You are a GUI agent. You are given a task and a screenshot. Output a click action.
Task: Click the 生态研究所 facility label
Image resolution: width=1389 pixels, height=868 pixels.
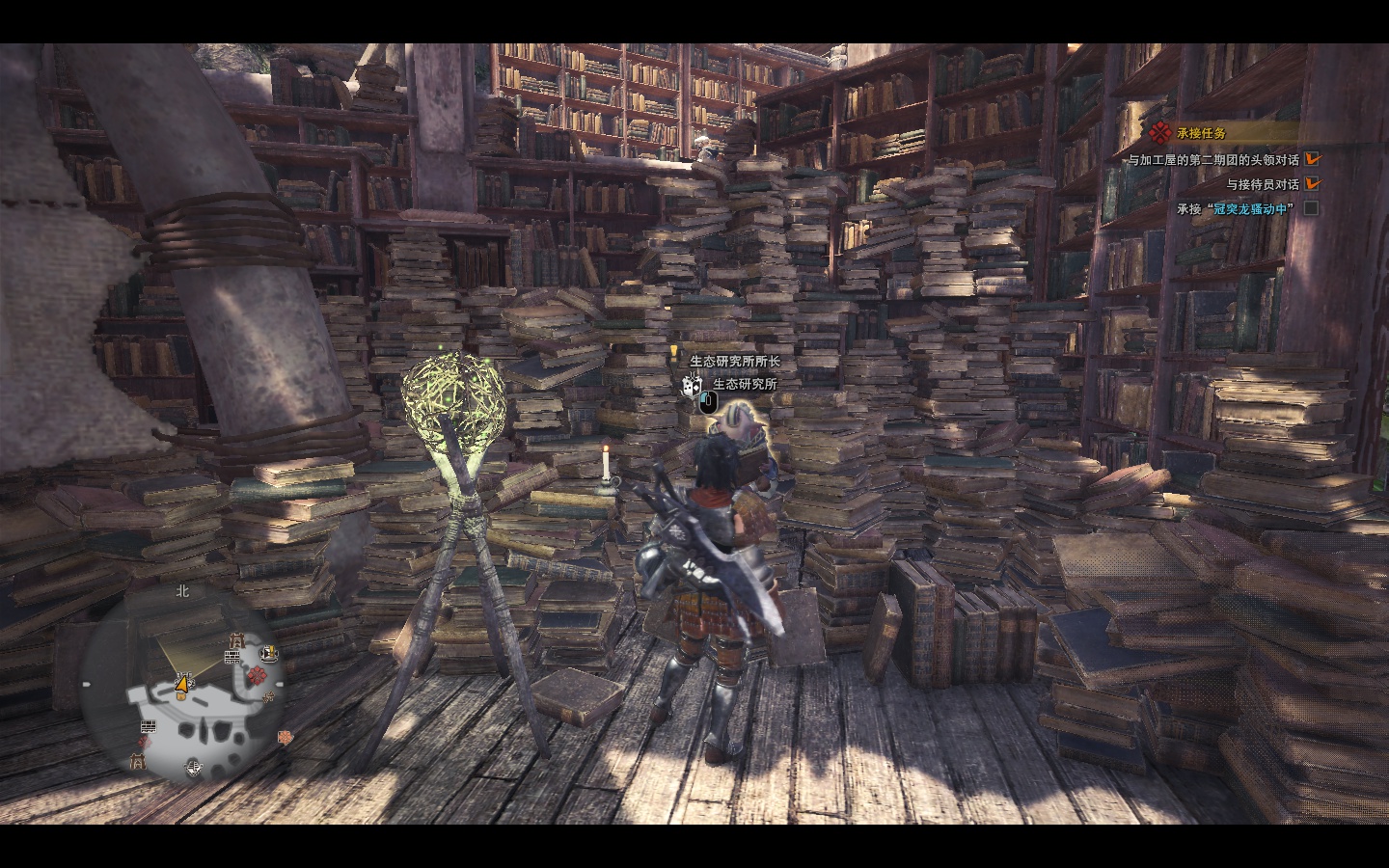pos(745,384)
